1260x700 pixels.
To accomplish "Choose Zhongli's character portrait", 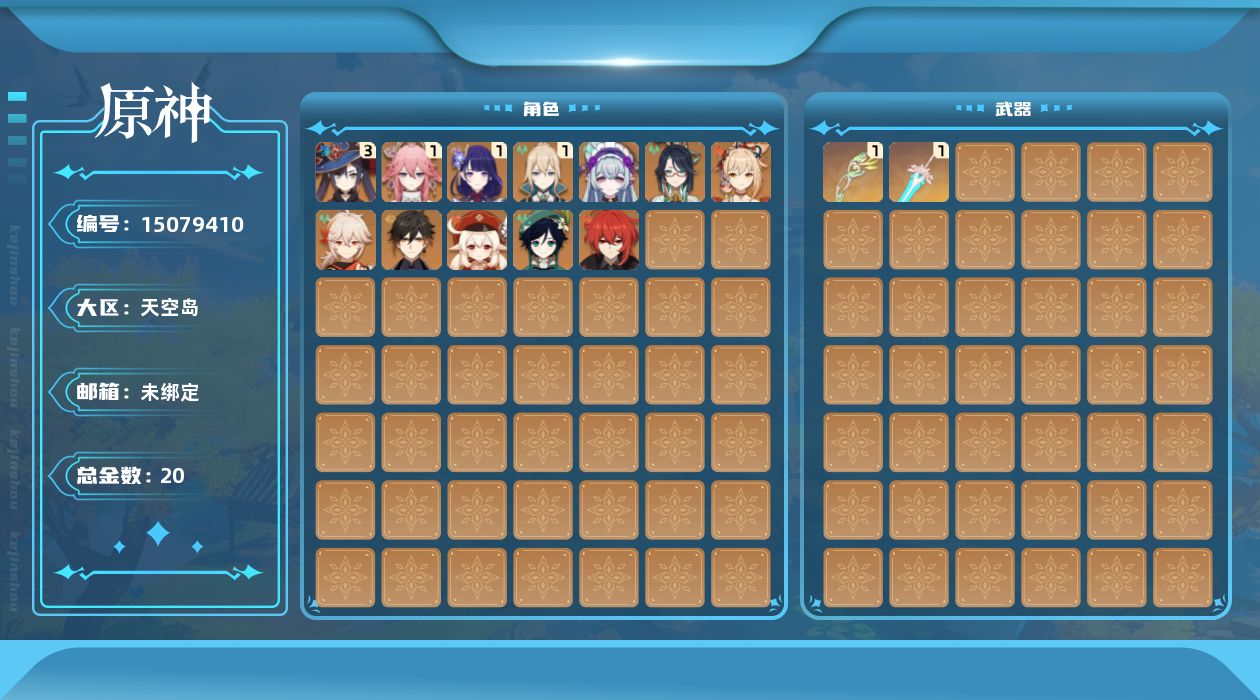I will [412, 240].
